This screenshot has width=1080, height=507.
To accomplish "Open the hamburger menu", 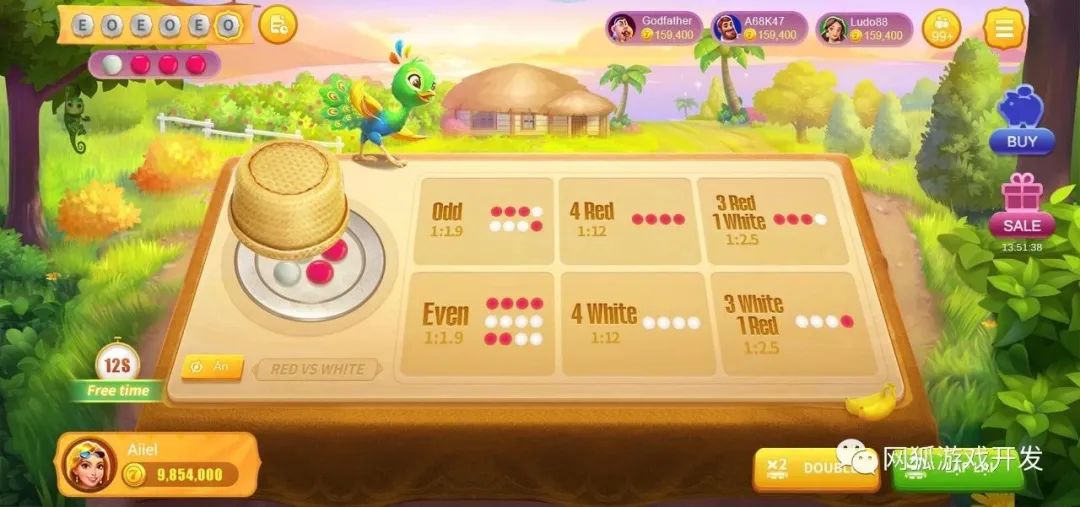I will (1003, 28).
